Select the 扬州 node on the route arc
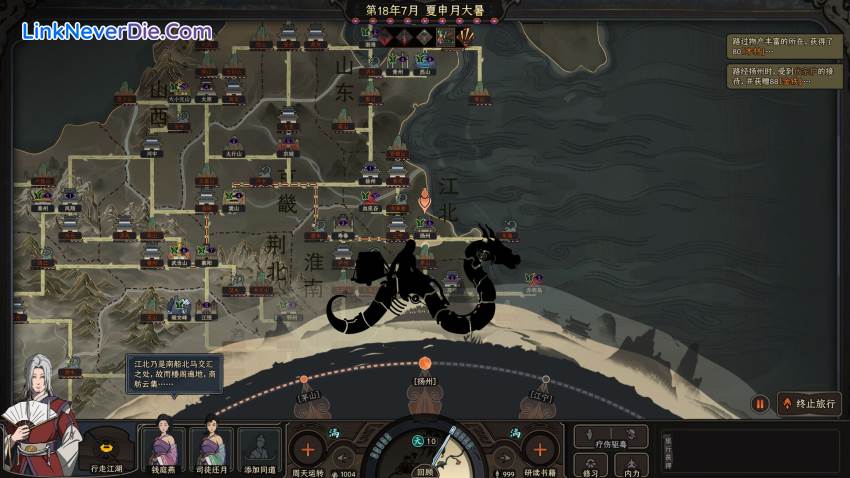The width and height of the screenshot is (850, 478). pos(425,363)
